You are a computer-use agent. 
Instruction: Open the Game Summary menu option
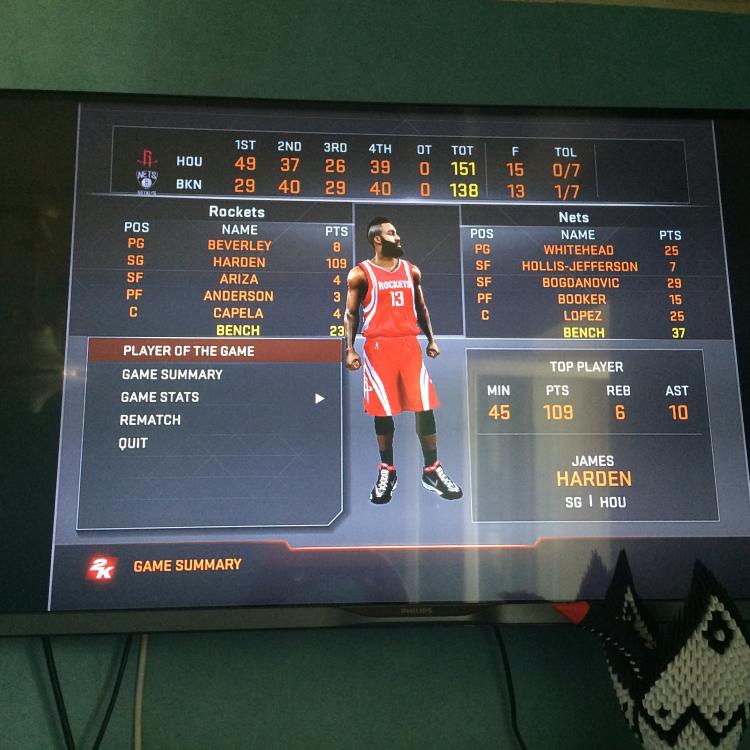click(172, 374)
